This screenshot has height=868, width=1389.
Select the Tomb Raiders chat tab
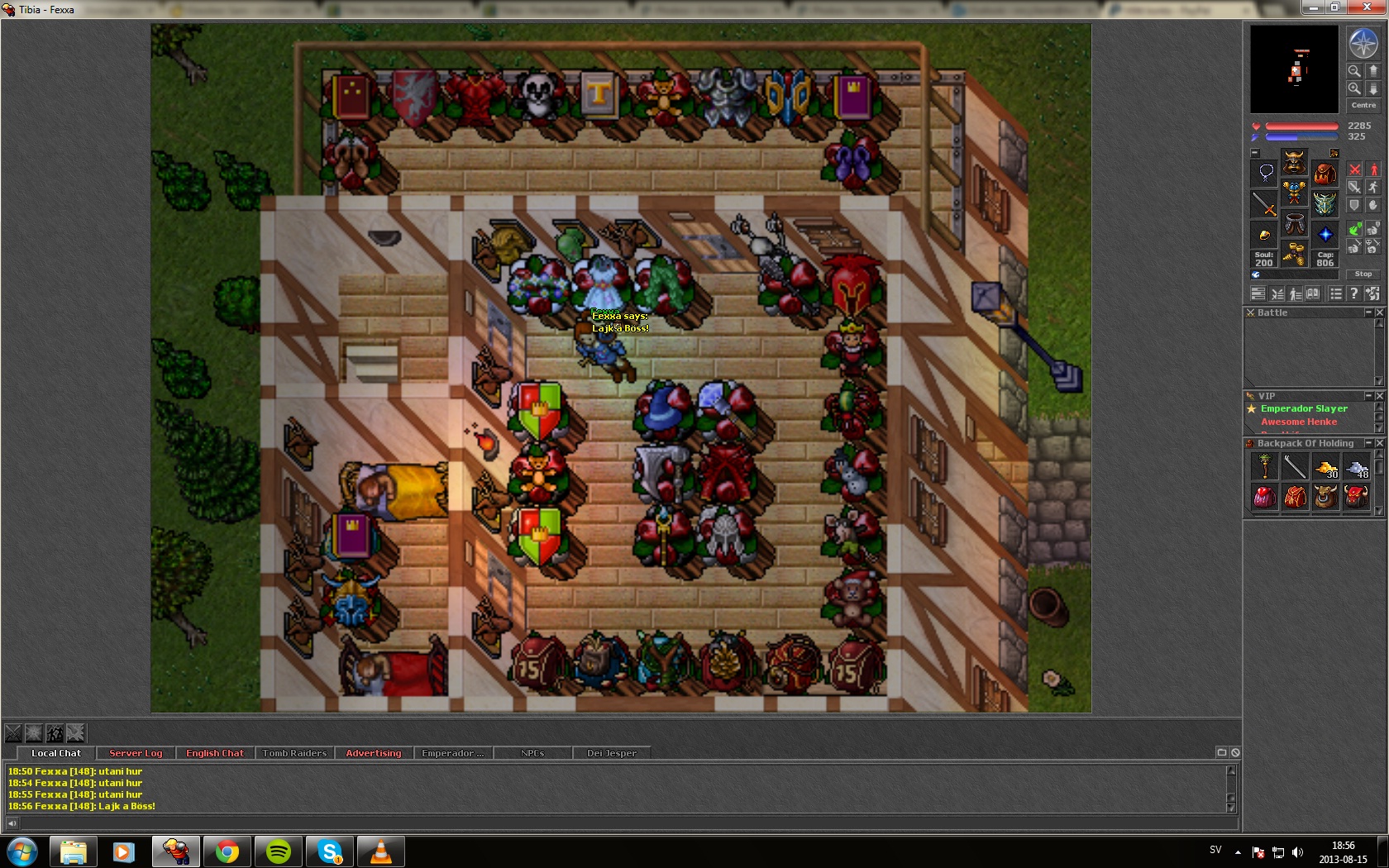(x=294, y=753)
